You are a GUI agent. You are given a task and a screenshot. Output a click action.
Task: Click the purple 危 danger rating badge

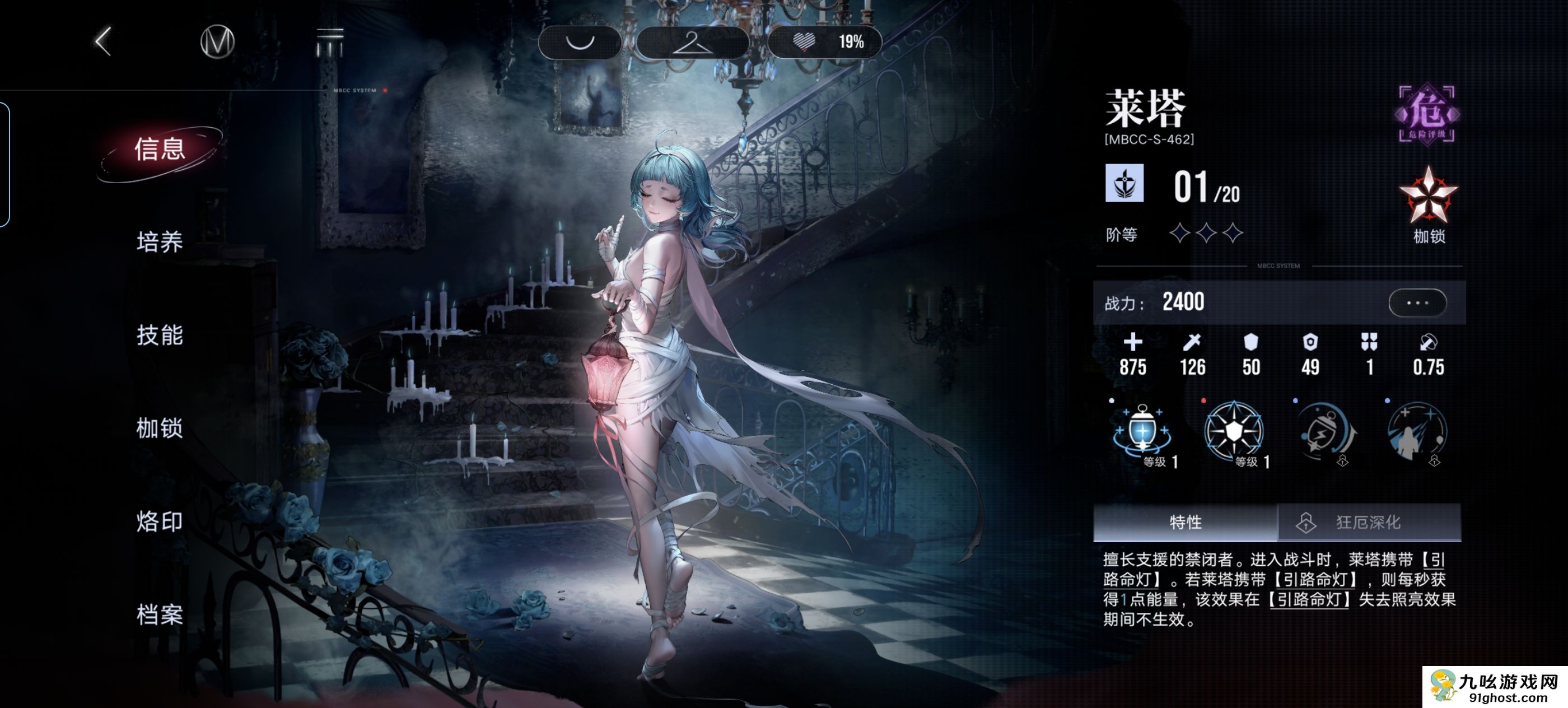click(1426, 114)
